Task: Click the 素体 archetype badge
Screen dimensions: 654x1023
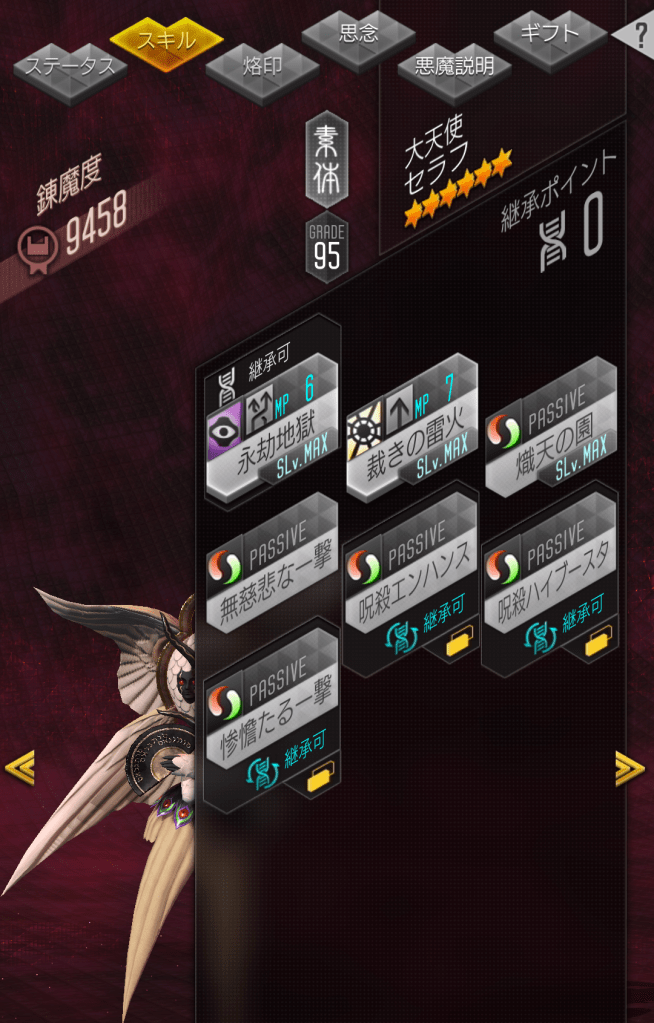Action: pos(326,160)
